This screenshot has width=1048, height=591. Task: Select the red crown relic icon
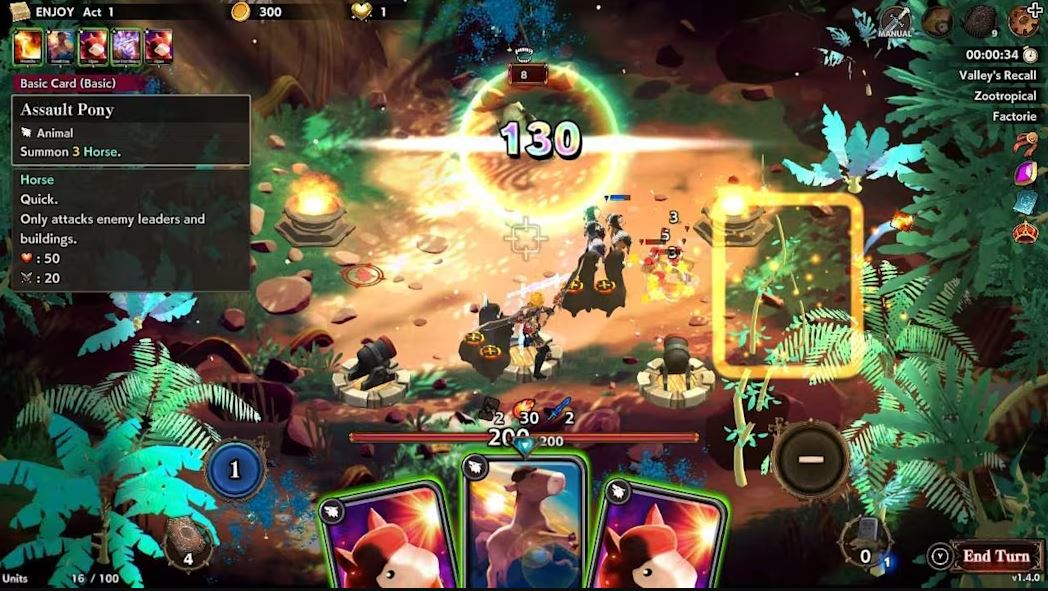1025,233
